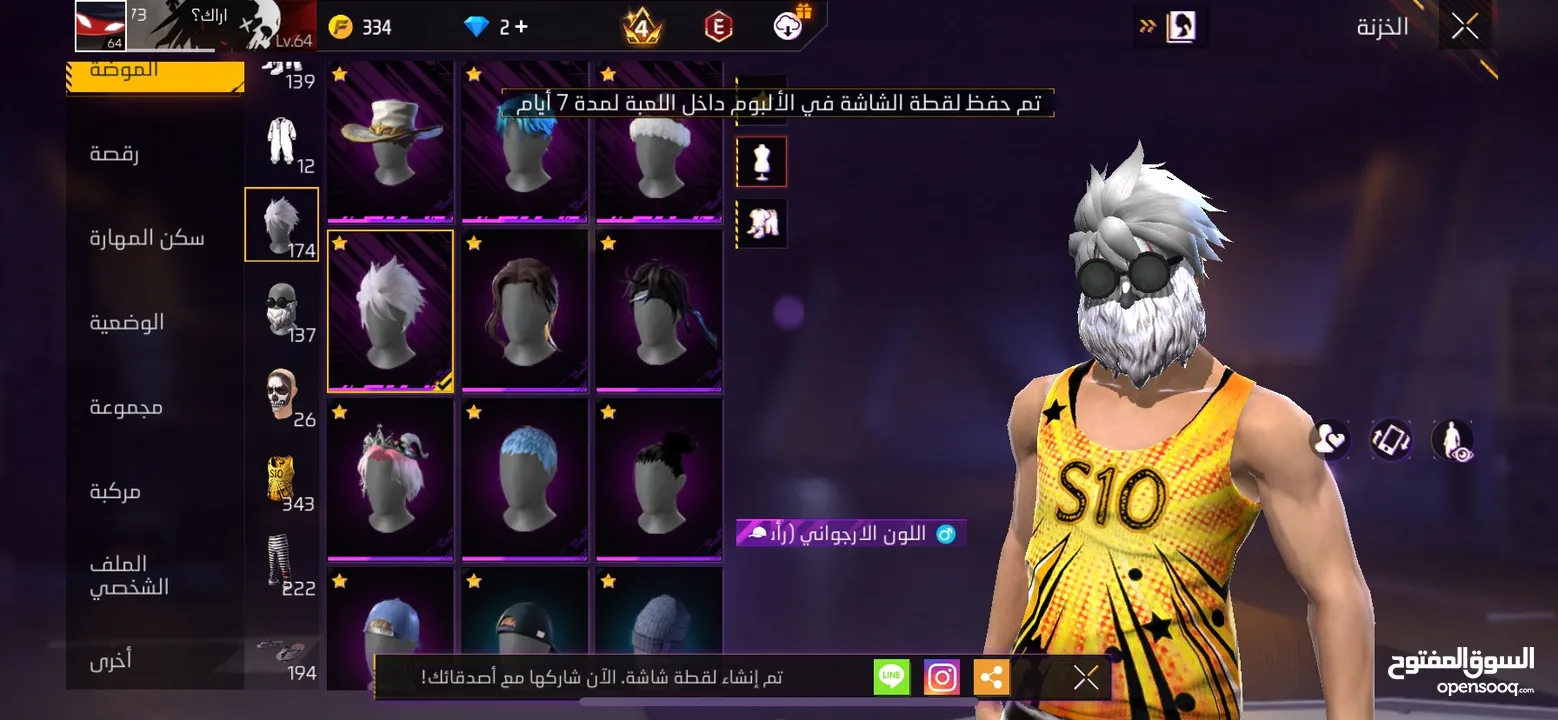
Task: Toggle the eye icon to hide character preview
Action: (1449, 440)
